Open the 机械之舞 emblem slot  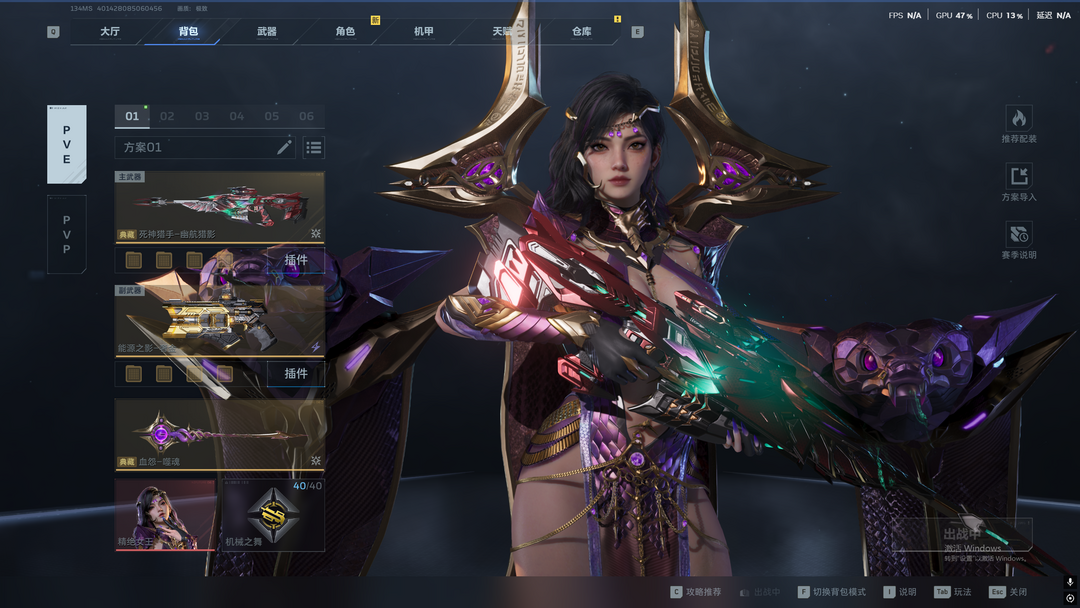click(272, 514)
